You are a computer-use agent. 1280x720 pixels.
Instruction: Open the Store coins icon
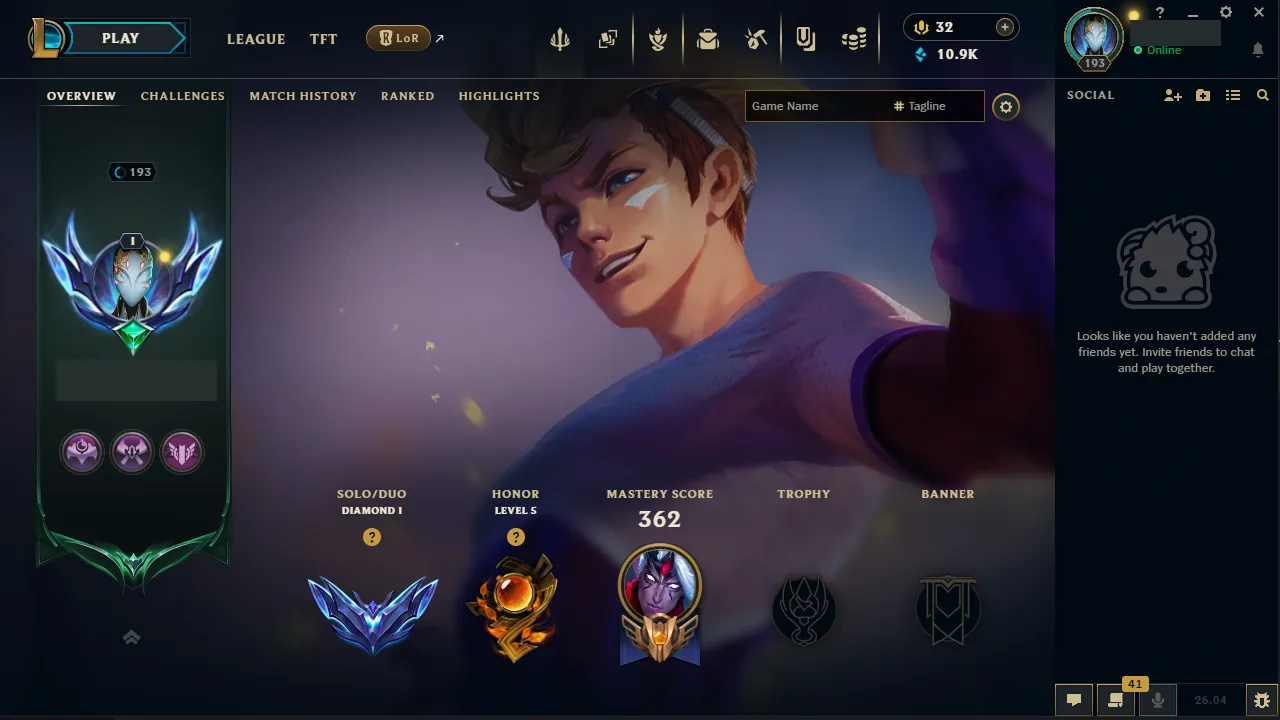[x=853, y=38]
